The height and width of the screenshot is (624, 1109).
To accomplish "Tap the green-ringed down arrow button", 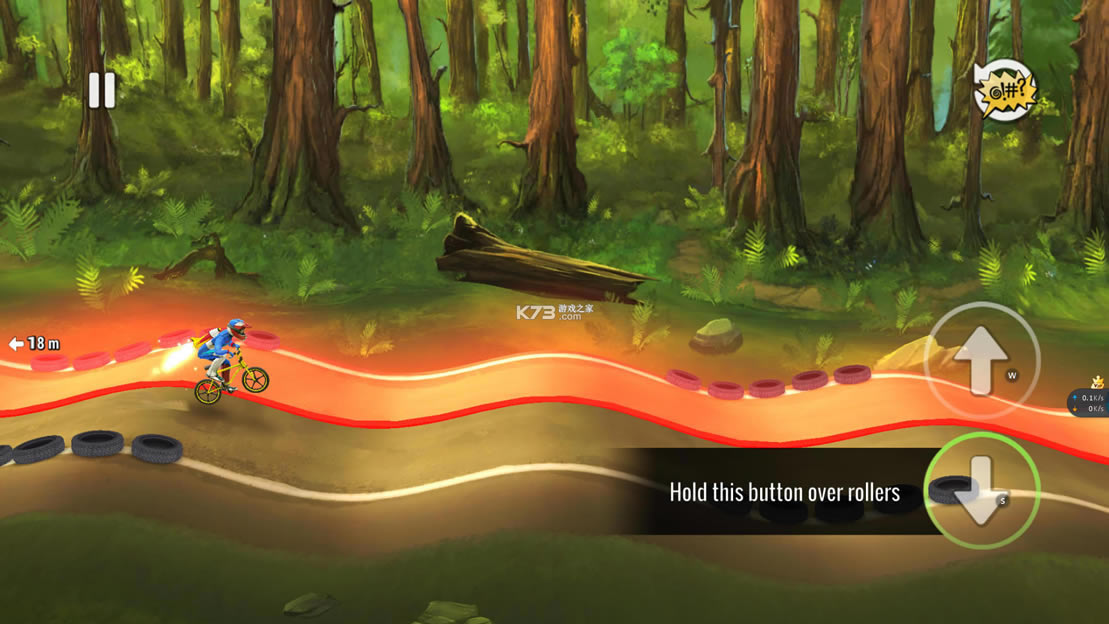I will pos(981,491).
